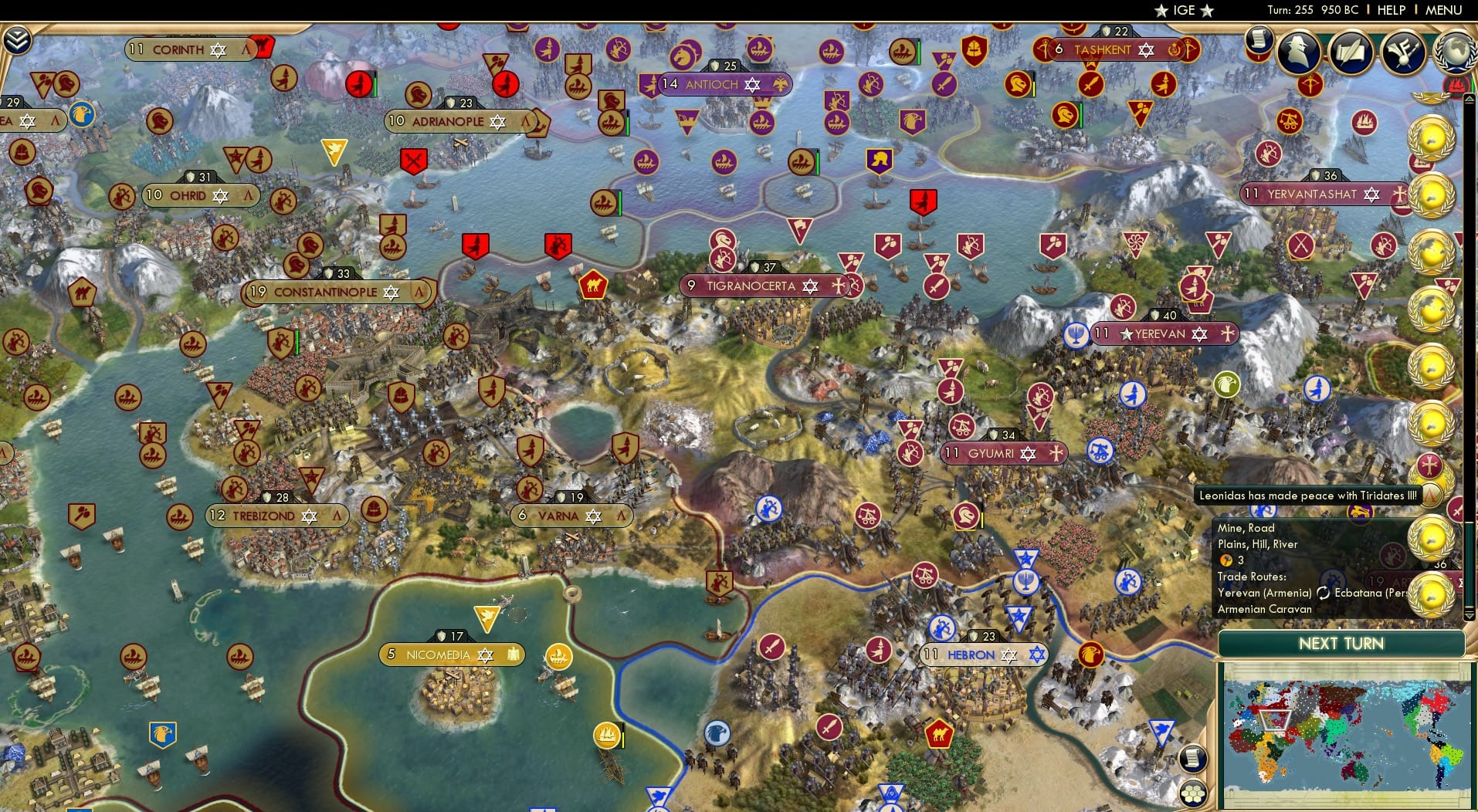Select the IGE star in the top bar

click(1161, 10)
